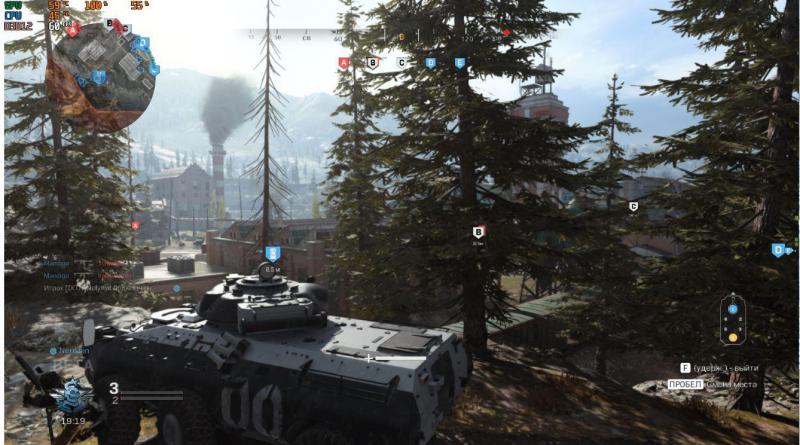Select the blue E objective flag in top bar

(x=460, y=62)
